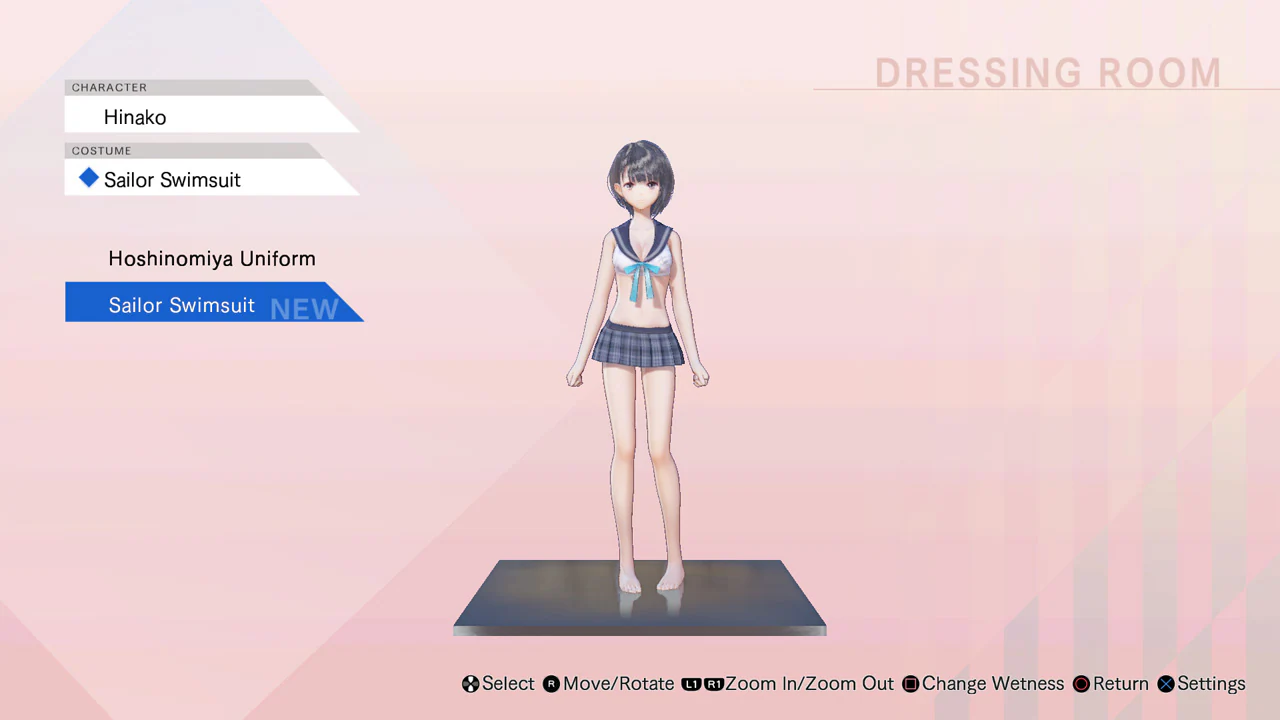Click the directional pad Select icon
The image size is (1280, 720).
(470, 684)
